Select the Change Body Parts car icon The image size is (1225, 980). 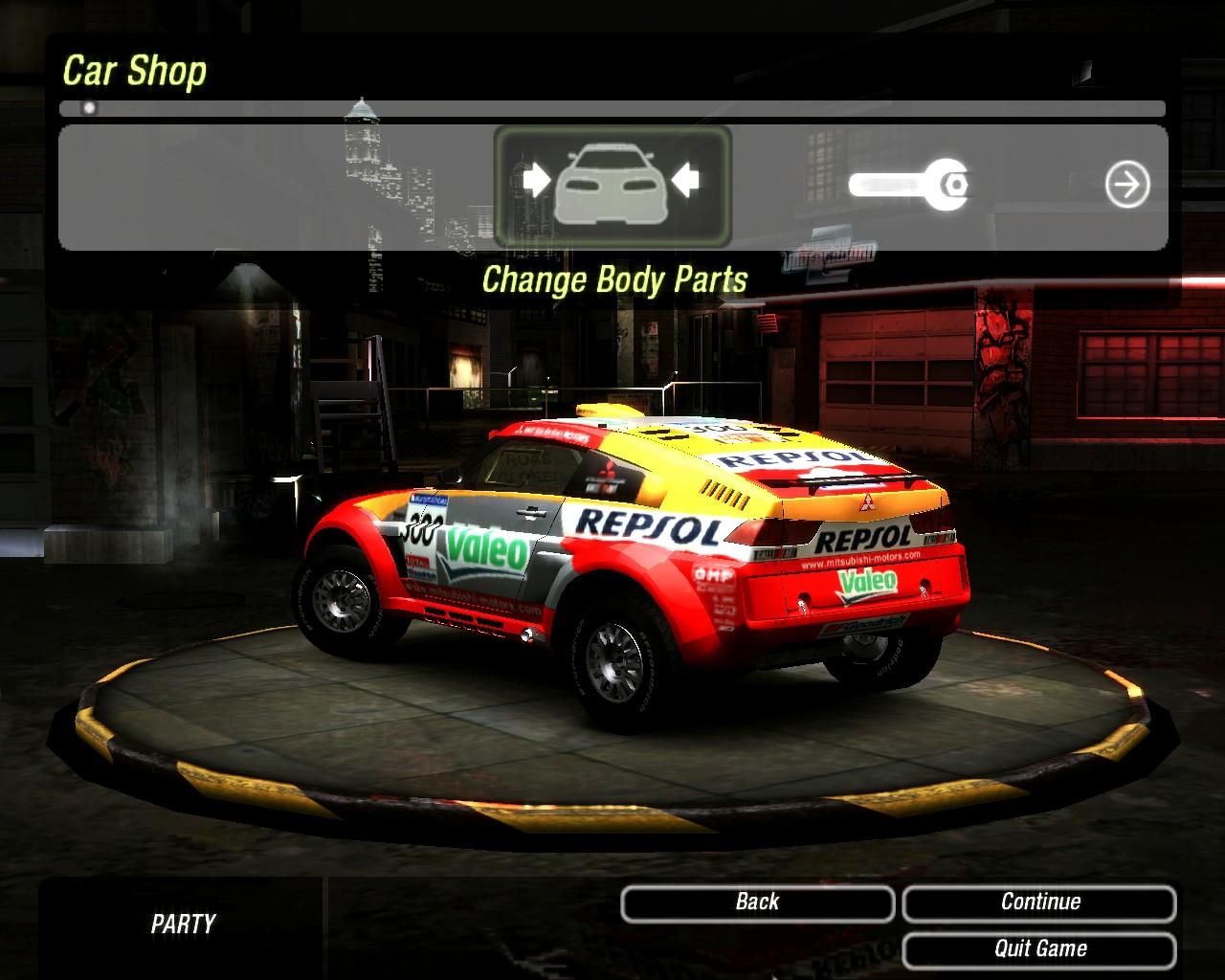pos(612,185)
